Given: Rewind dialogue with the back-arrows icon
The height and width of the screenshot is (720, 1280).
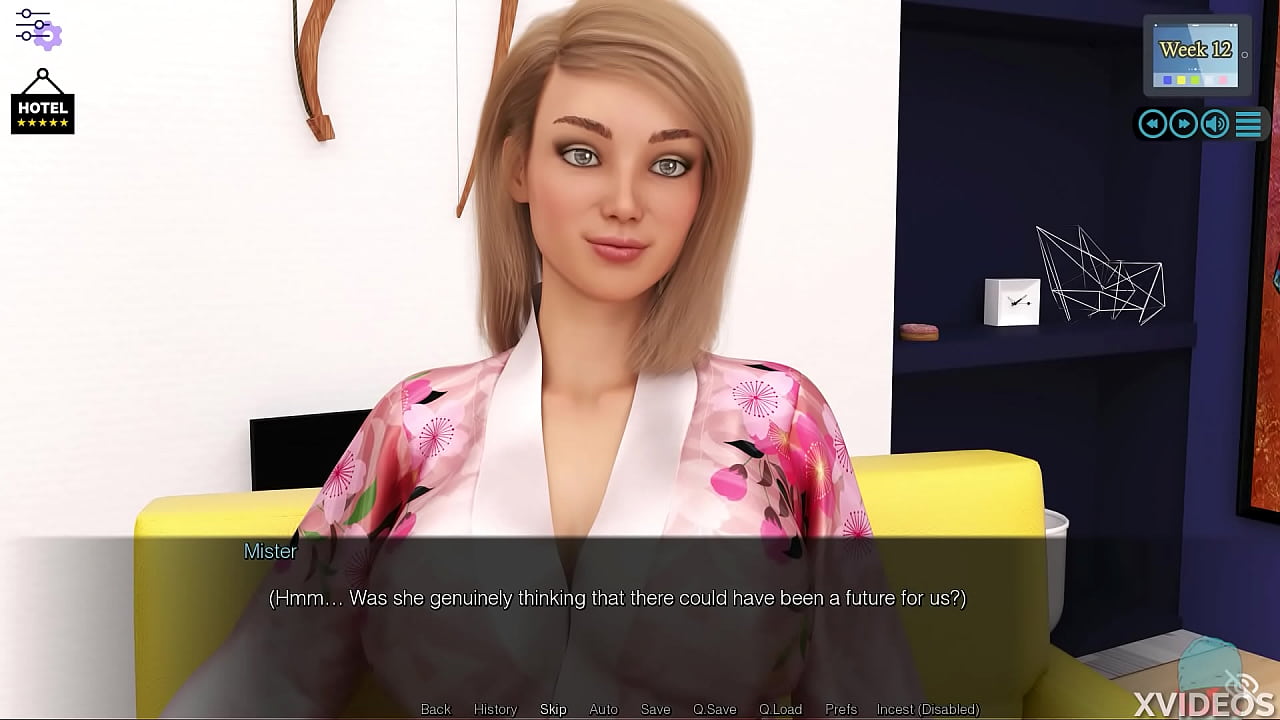Looking at the screenshot, I should [1152, 123].
